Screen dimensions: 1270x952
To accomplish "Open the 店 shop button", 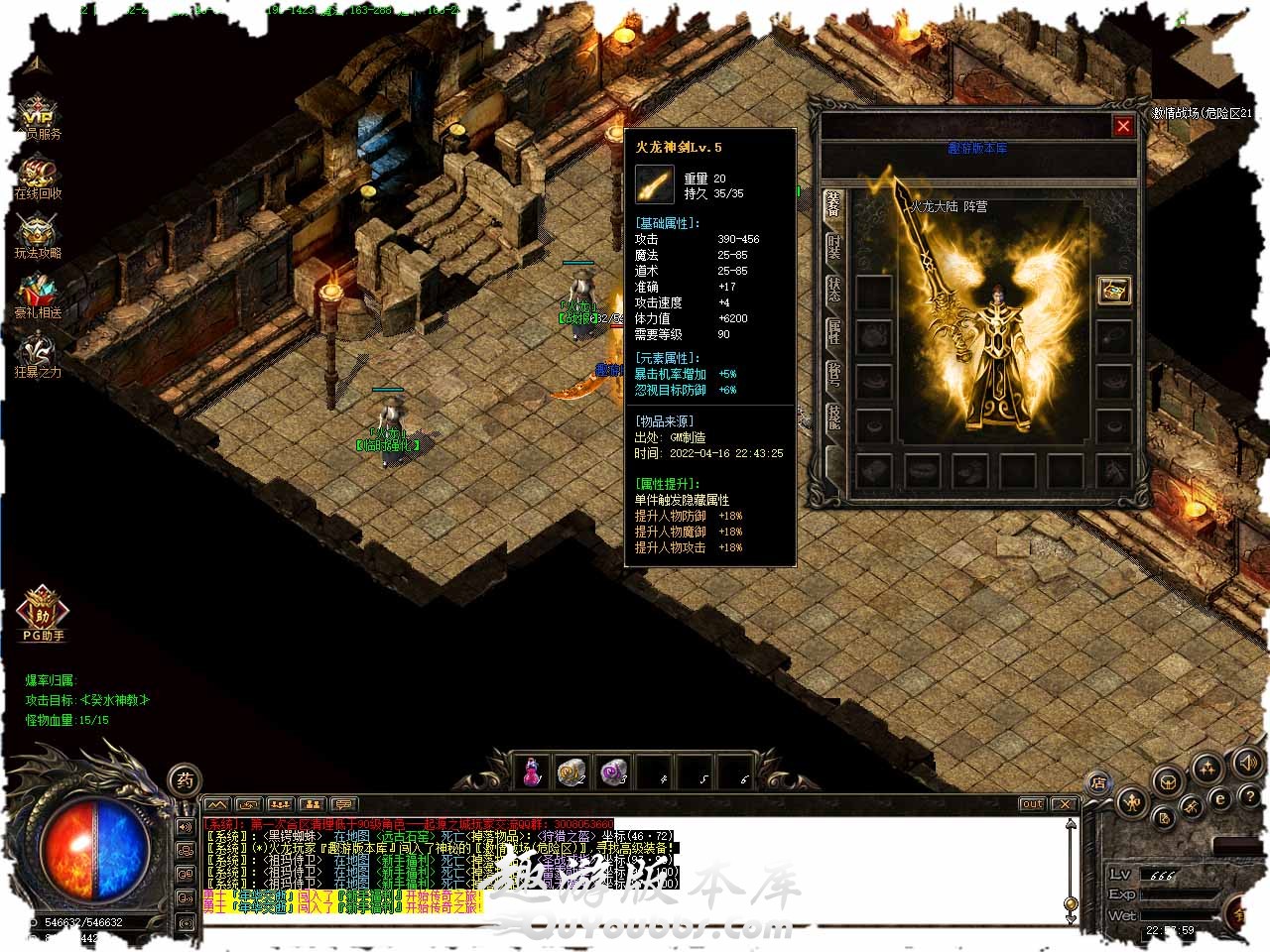I will tap(1098, 782).
